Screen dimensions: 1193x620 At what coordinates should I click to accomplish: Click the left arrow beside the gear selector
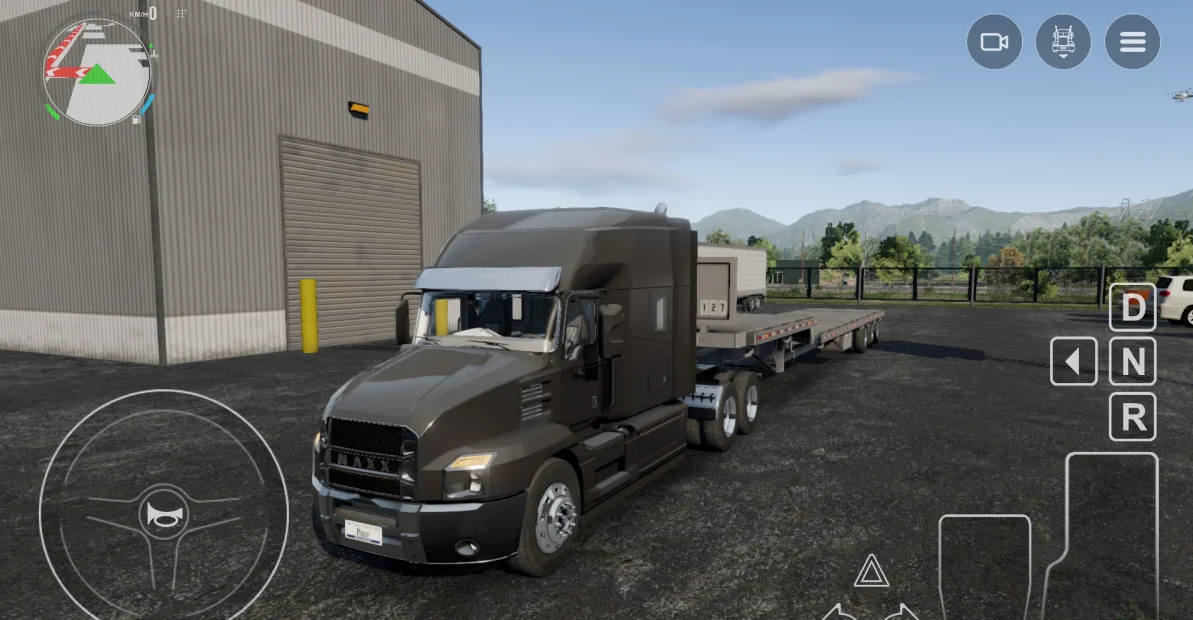click(x=1073, y=362)
